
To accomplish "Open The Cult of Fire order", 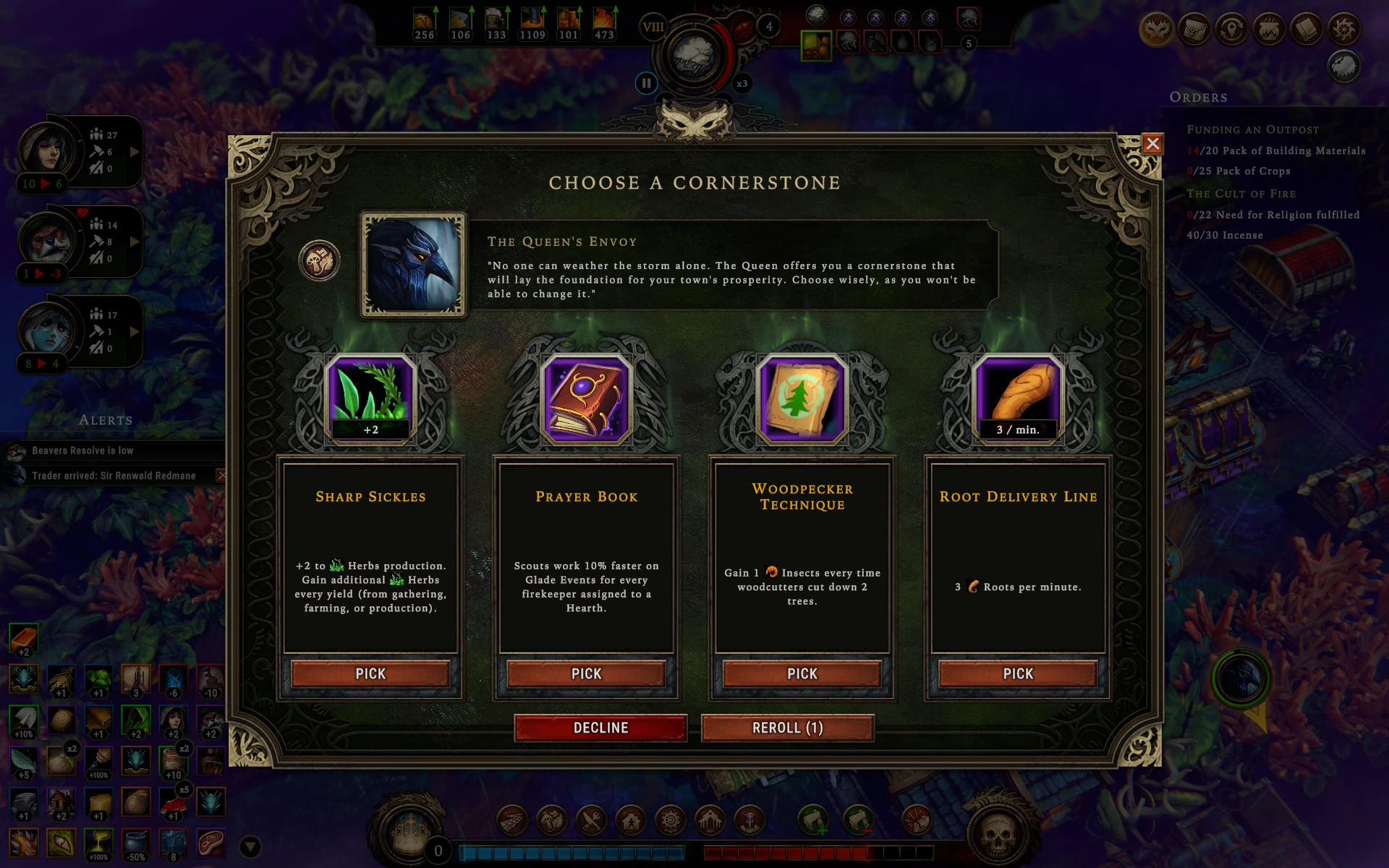I will tap(1241, 194).
